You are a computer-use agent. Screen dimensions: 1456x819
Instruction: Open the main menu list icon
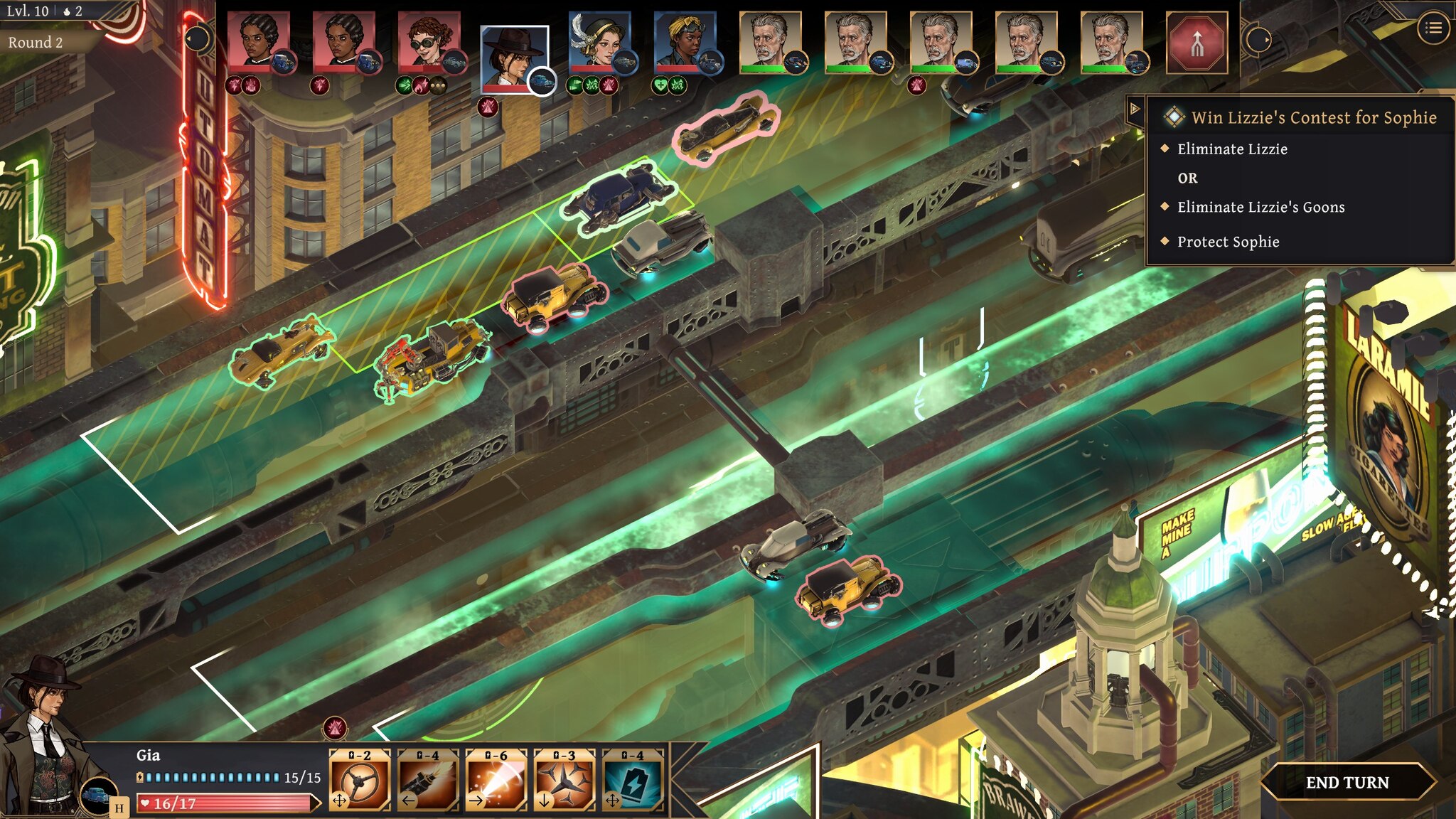[x=1433, y=28]
